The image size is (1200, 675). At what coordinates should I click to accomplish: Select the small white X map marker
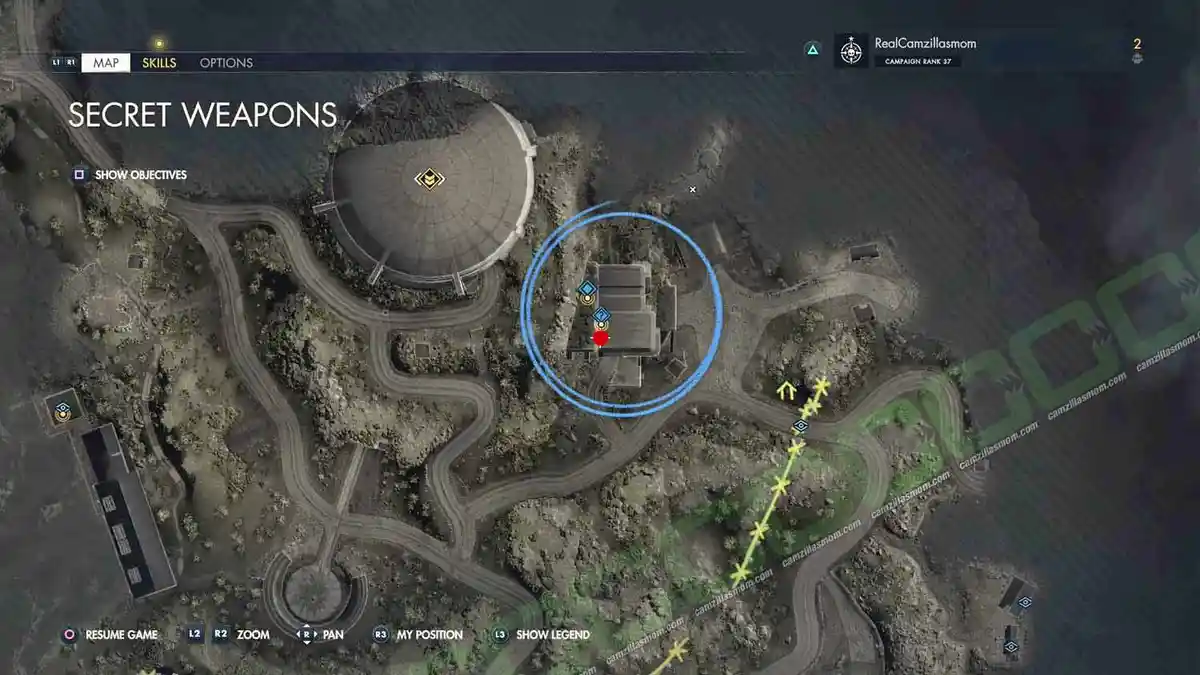click(692, 189)
